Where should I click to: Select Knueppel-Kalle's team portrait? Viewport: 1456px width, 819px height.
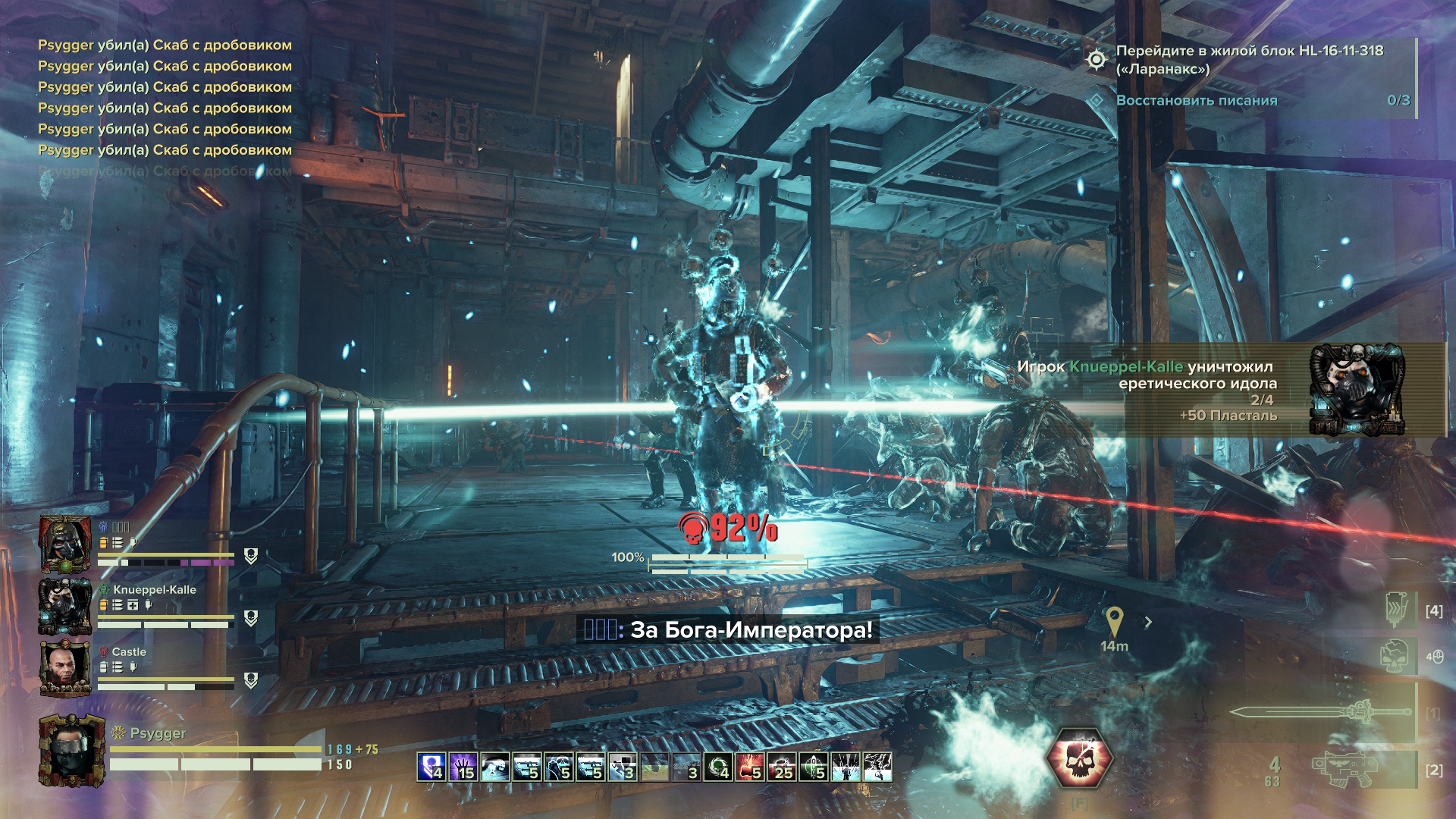pyautogui.click(x=65, y=606)
